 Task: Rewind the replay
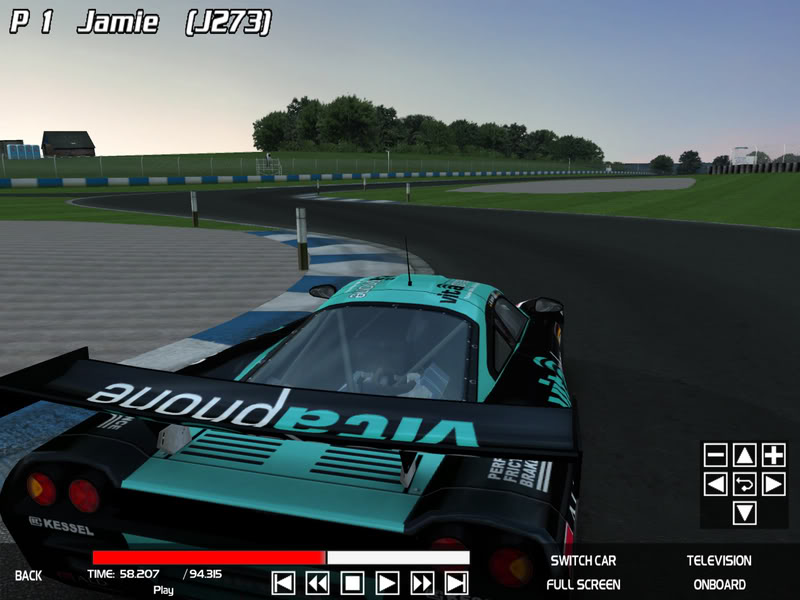tap(318, 583)
